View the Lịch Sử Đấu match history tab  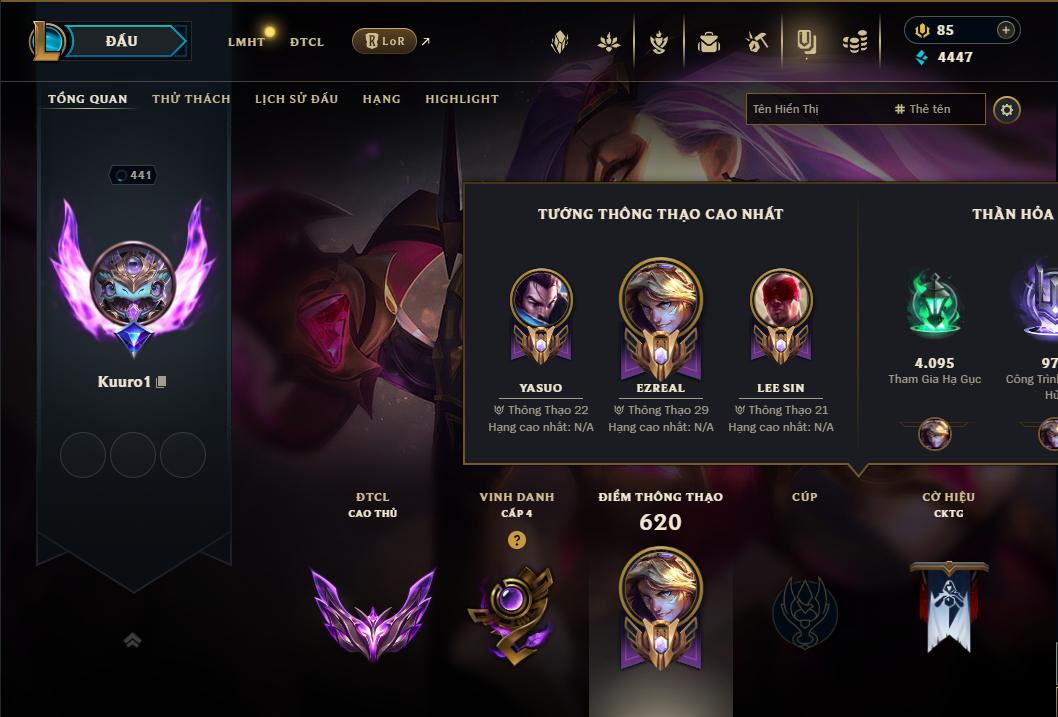point(296,99)
